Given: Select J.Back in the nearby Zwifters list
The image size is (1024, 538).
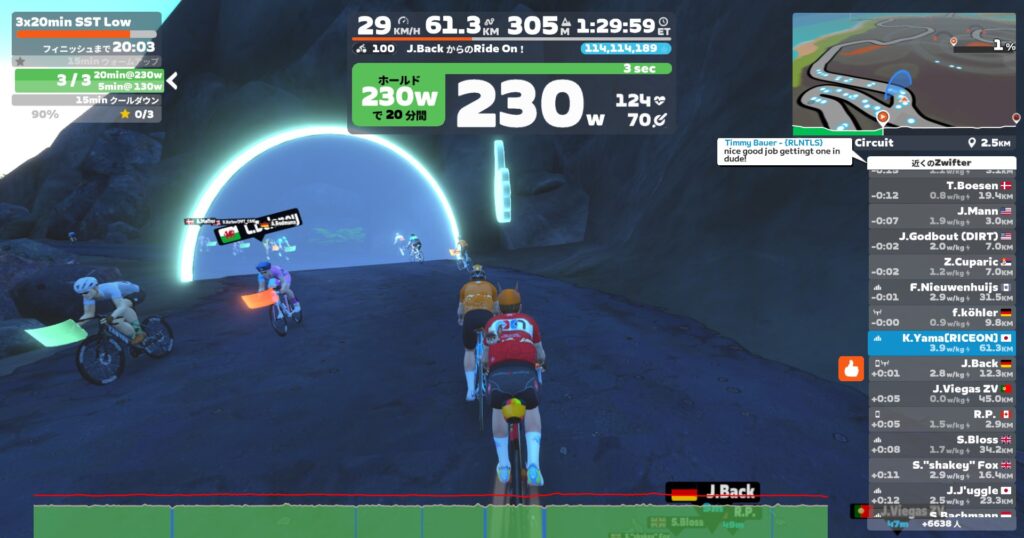Looking at the screenshot, I should 941,368.
